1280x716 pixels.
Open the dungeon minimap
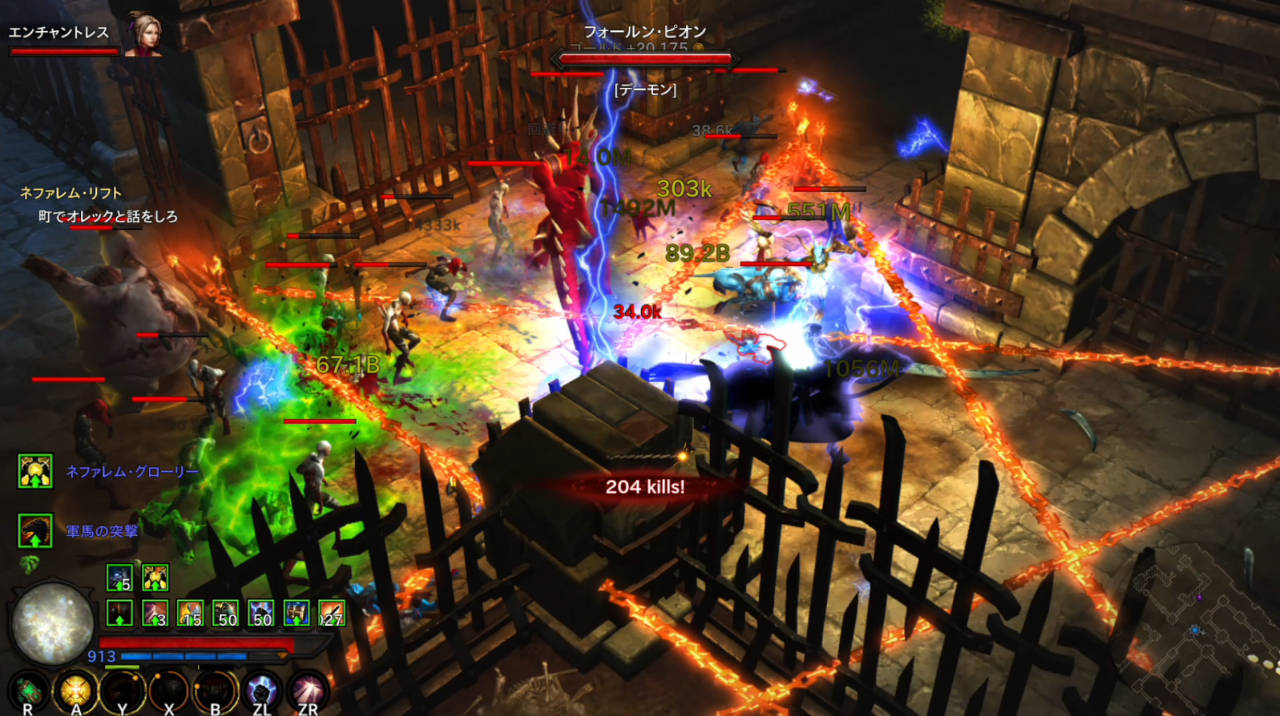tap(1200, 620)
